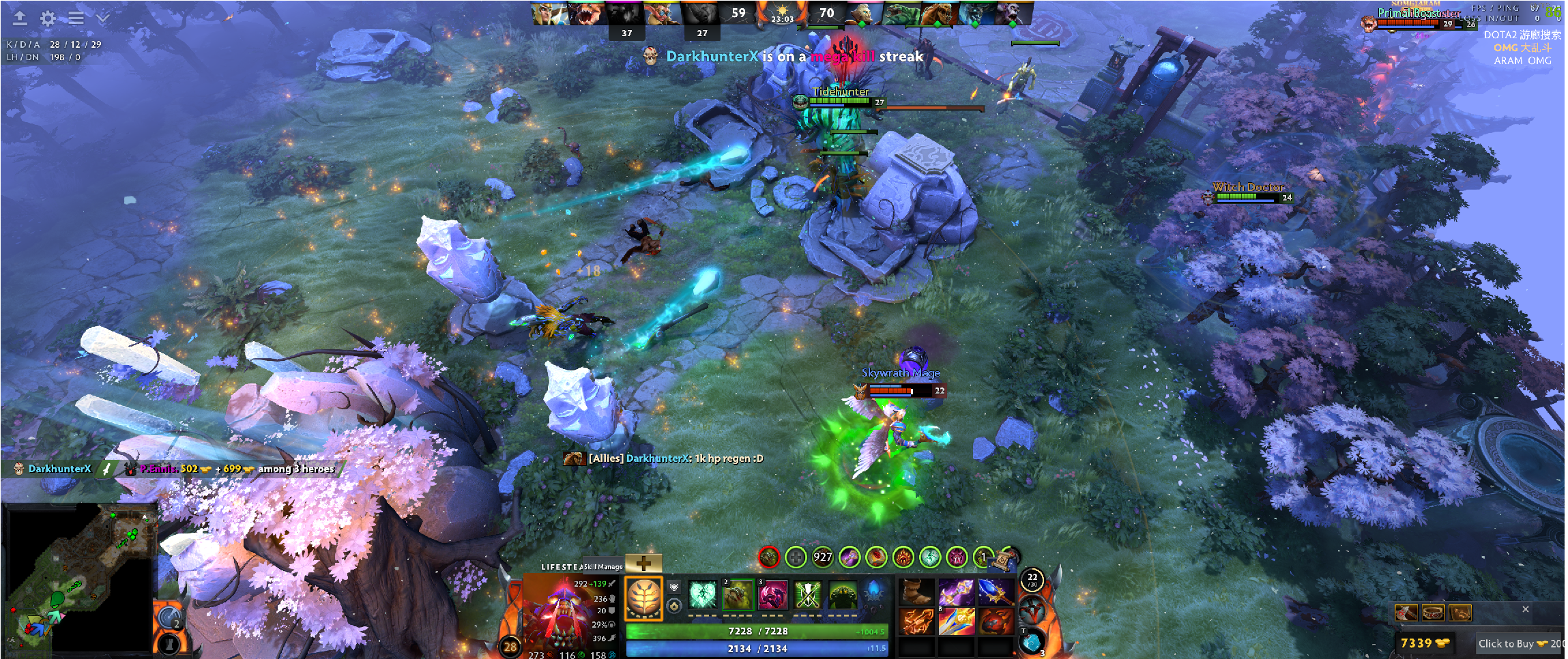Select the brown boots item slot
Screen dimensions: 1568x659
[x=916, y=592]
